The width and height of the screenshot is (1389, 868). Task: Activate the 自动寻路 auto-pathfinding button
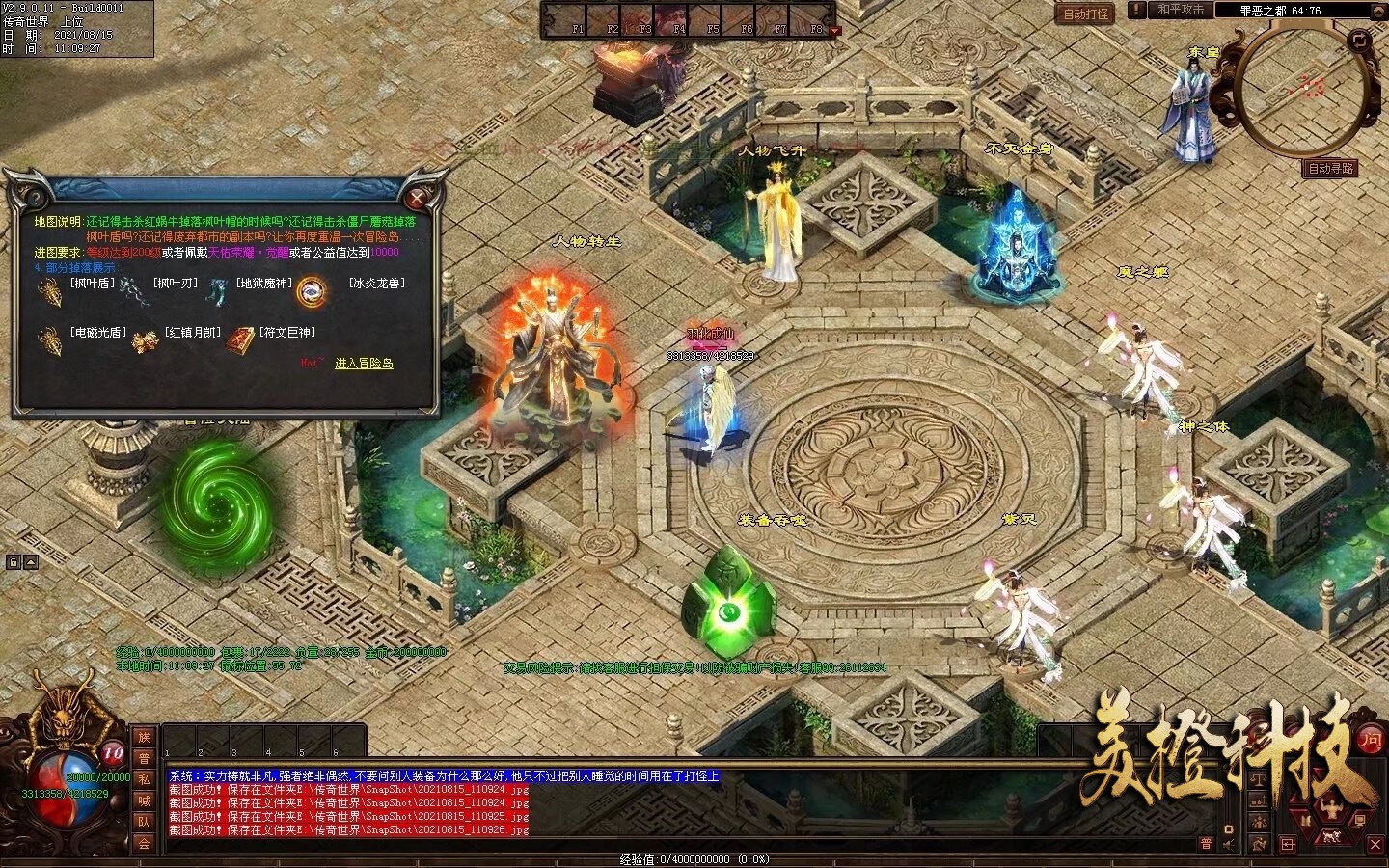pyautogui.click(x=1331, y=168)
